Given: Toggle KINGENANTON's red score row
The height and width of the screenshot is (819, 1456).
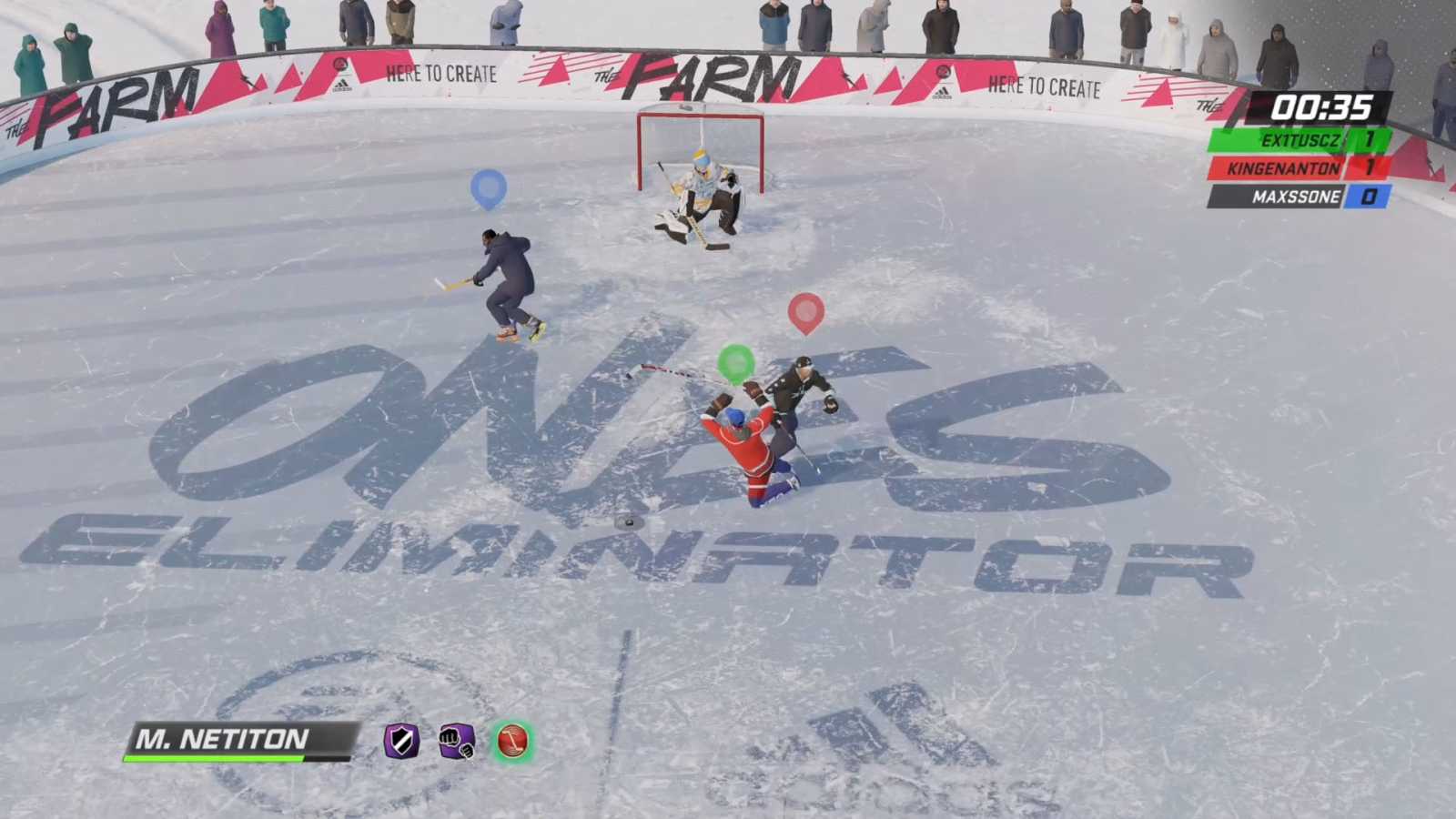Looking at the screenshot, I should point(1296,169).
